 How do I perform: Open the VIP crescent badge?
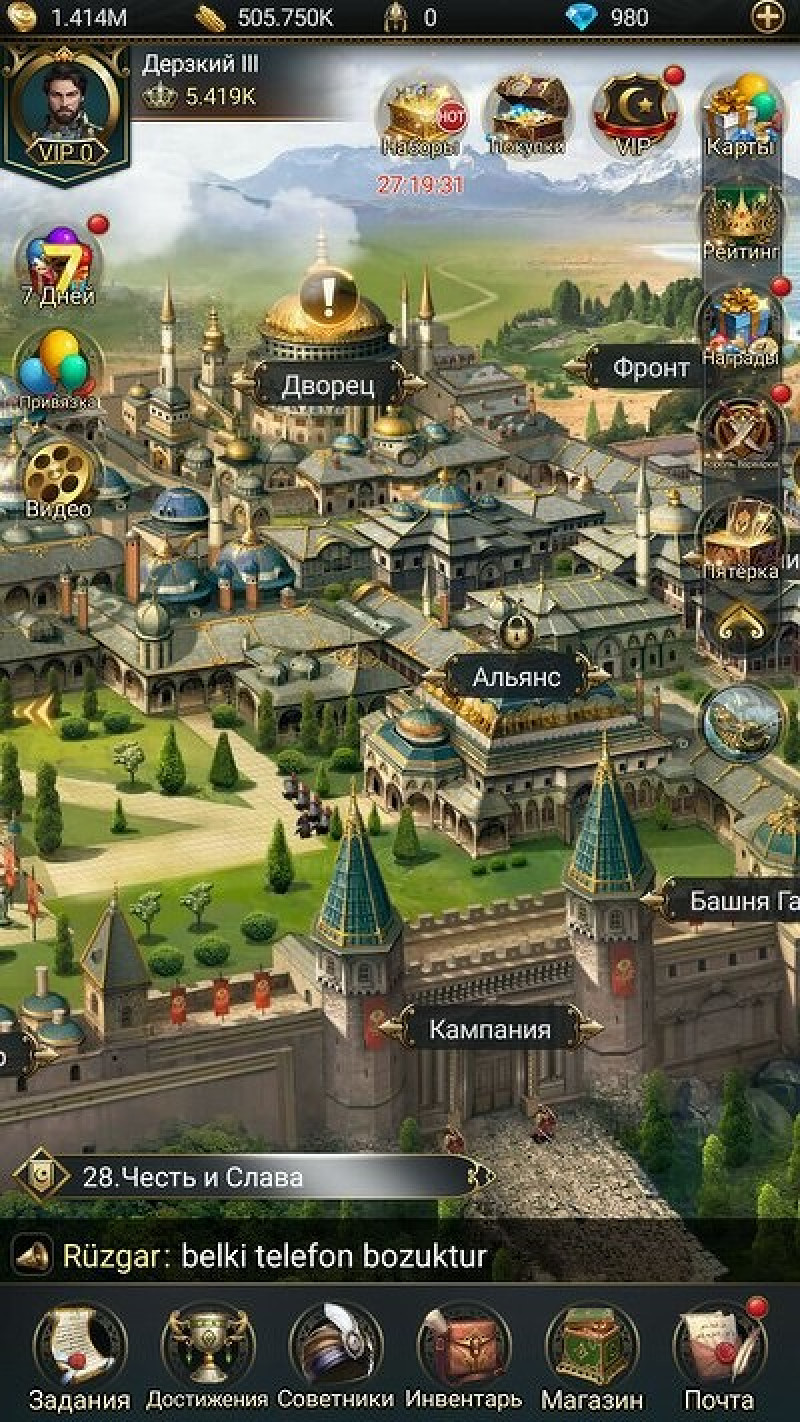[x=633, y=115]
